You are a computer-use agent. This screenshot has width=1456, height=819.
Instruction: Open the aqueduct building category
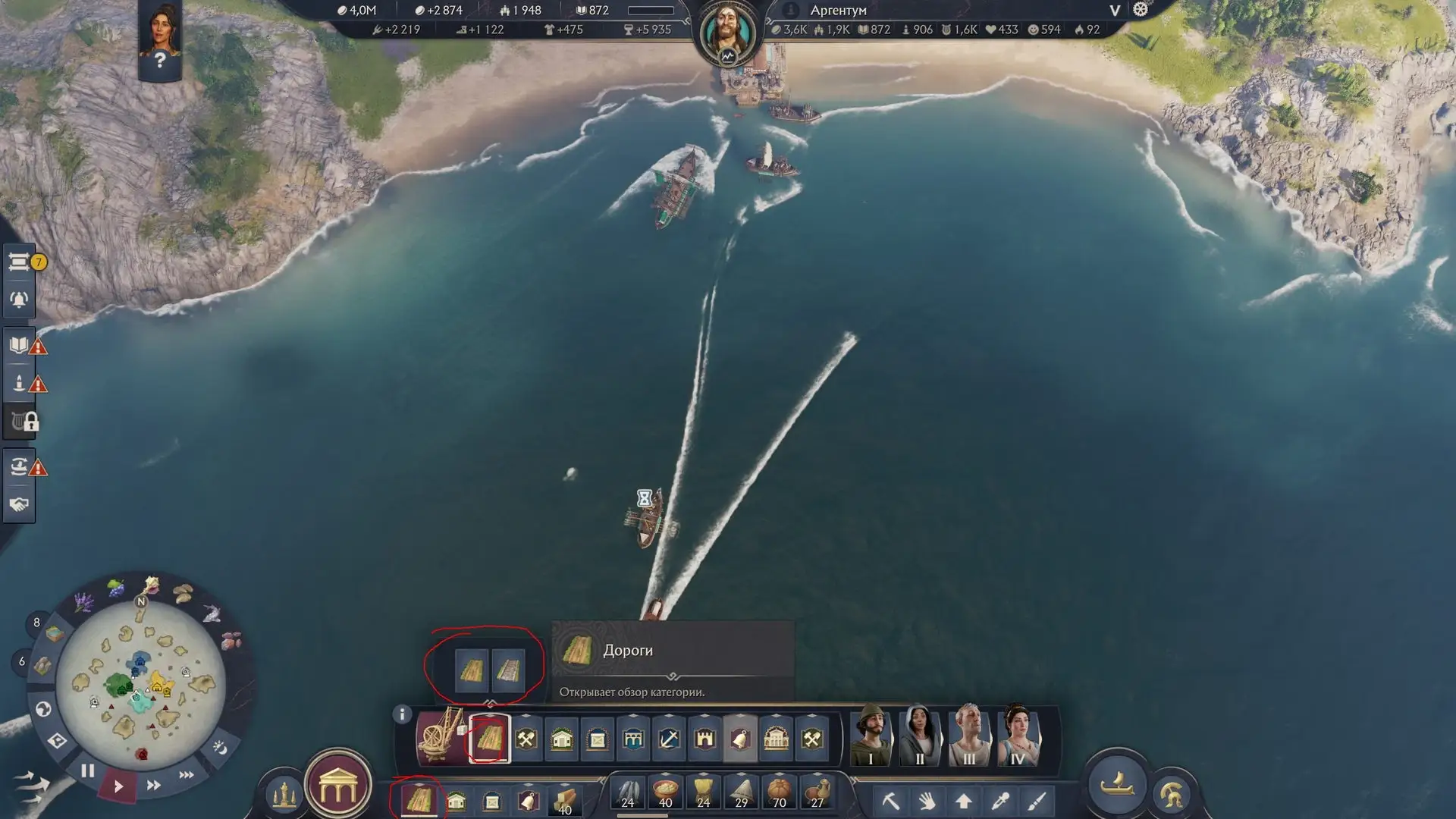pos(633,738)
